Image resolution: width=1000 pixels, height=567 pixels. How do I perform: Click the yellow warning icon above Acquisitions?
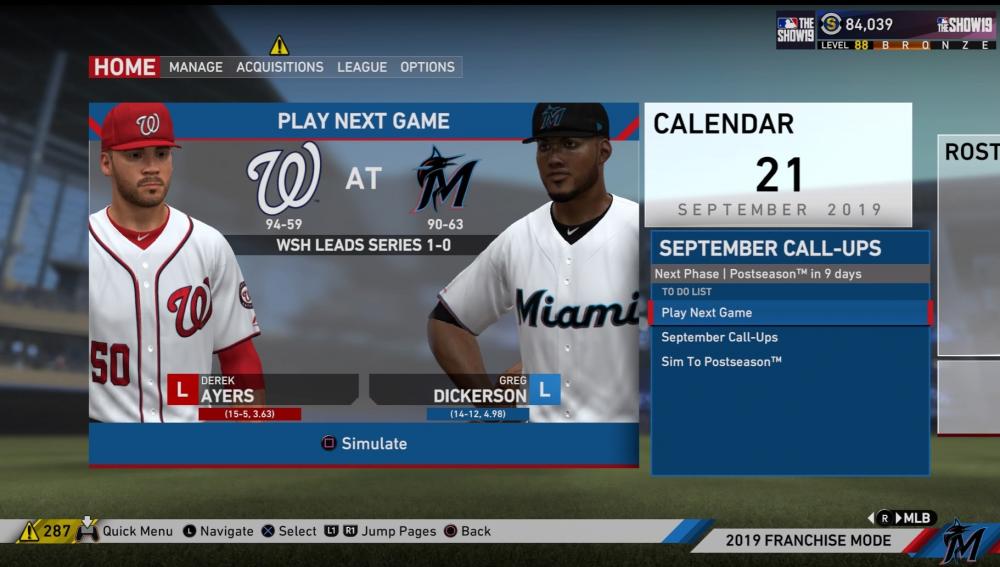point(279,45)
